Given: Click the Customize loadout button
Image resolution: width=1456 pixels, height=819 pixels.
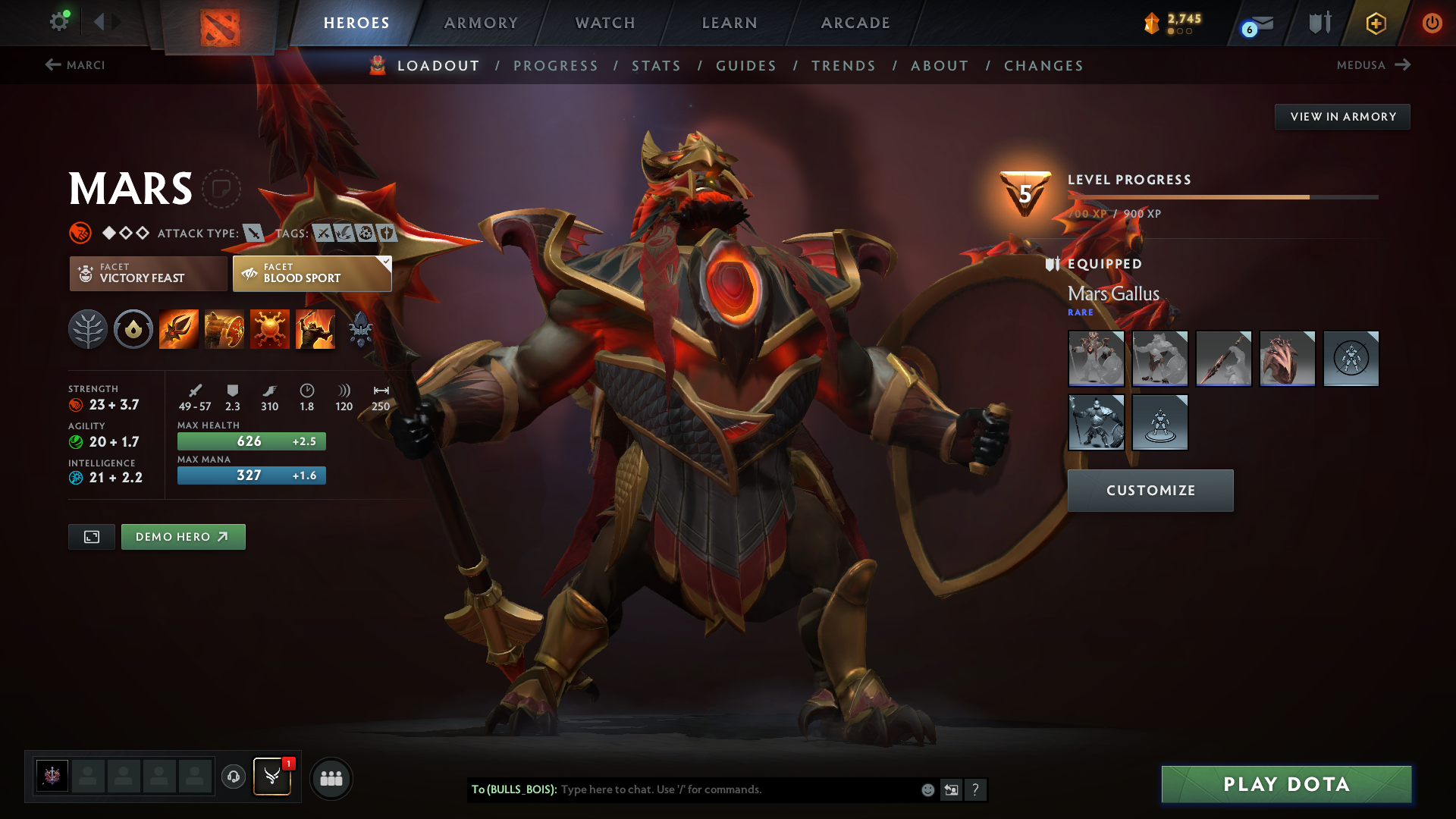Looking at the screenshot, I should pyautogui.click(x=1150, y=491).
